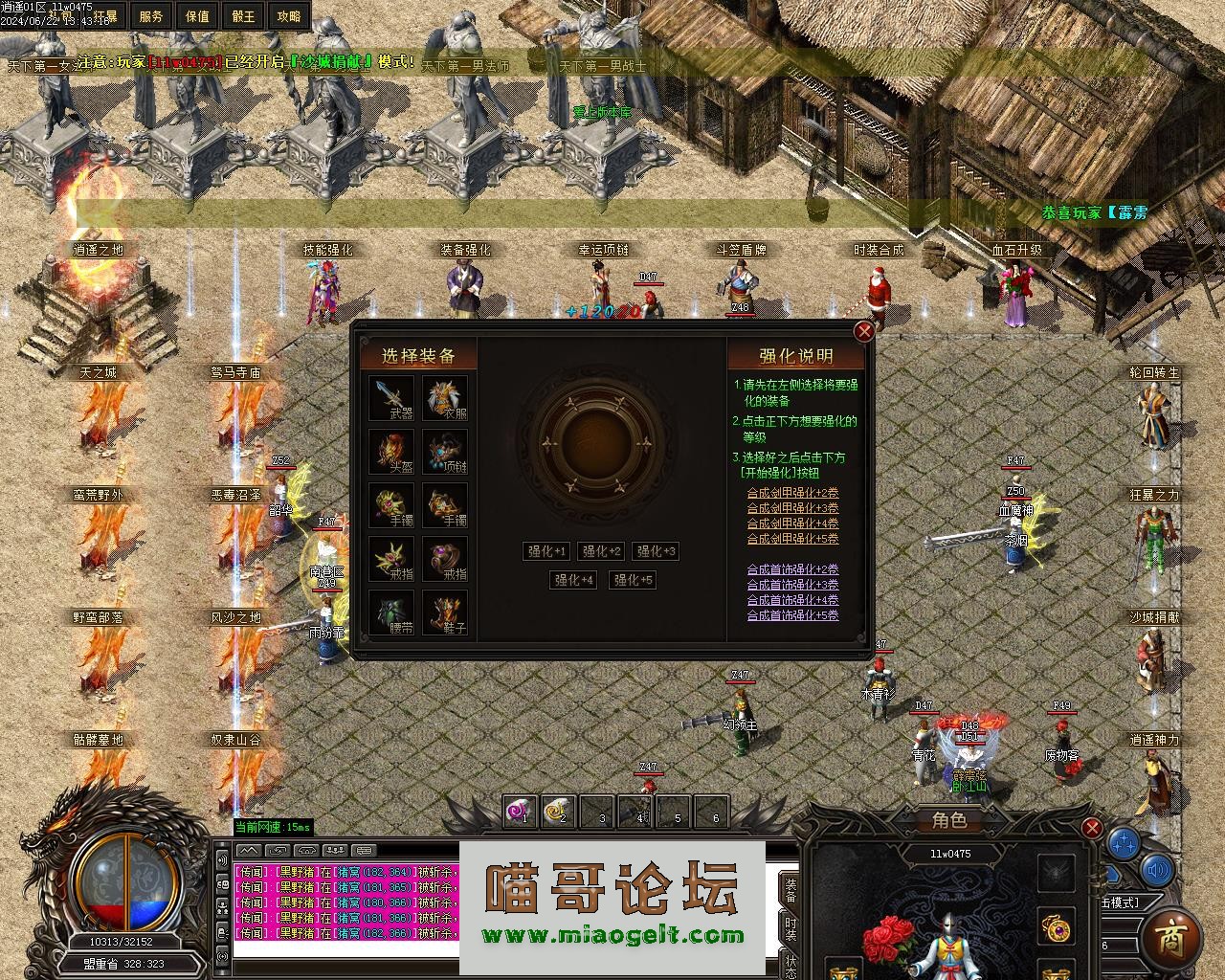Select the 头盔 helmet slot

coord(391,451)
